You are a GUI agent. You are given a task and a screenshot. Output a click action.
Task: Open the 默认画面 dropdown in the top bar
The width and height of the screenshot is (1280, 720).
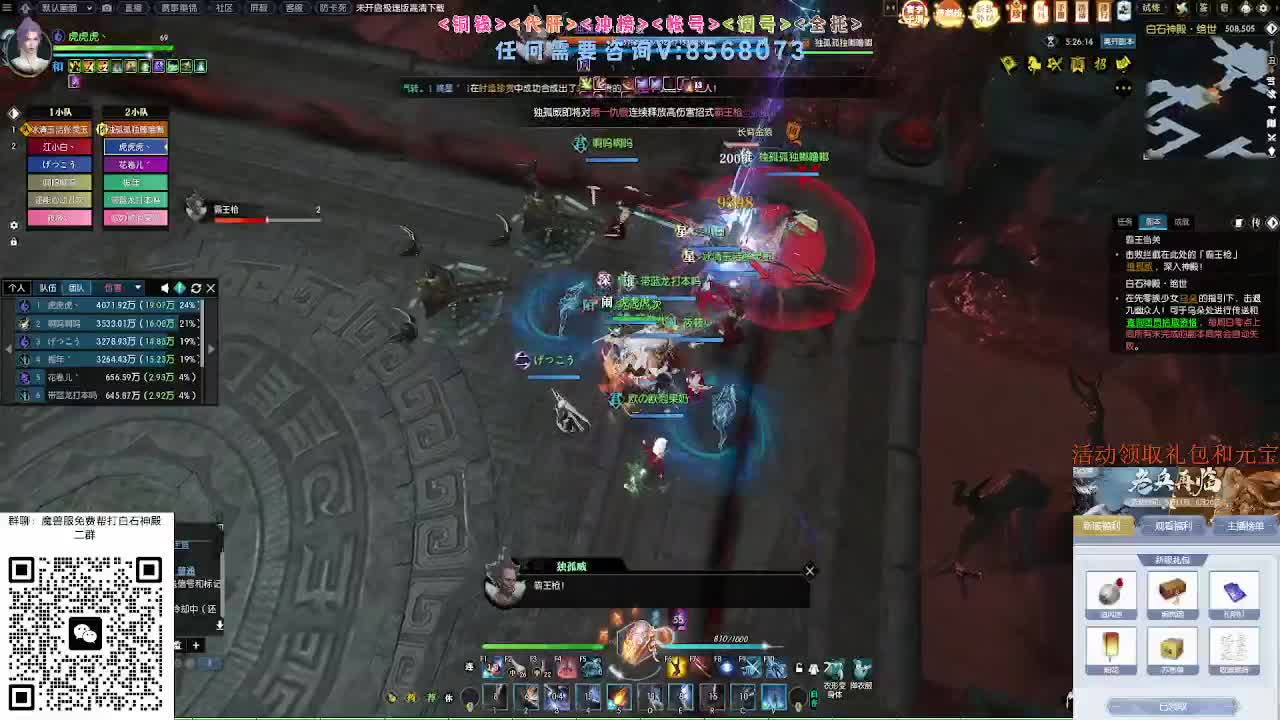[60, 7]
